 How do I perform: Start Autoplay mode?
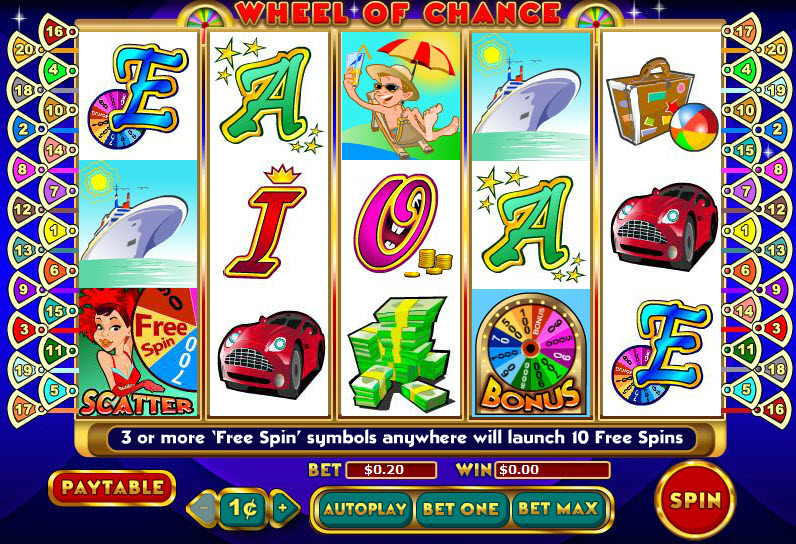point(365,508)
